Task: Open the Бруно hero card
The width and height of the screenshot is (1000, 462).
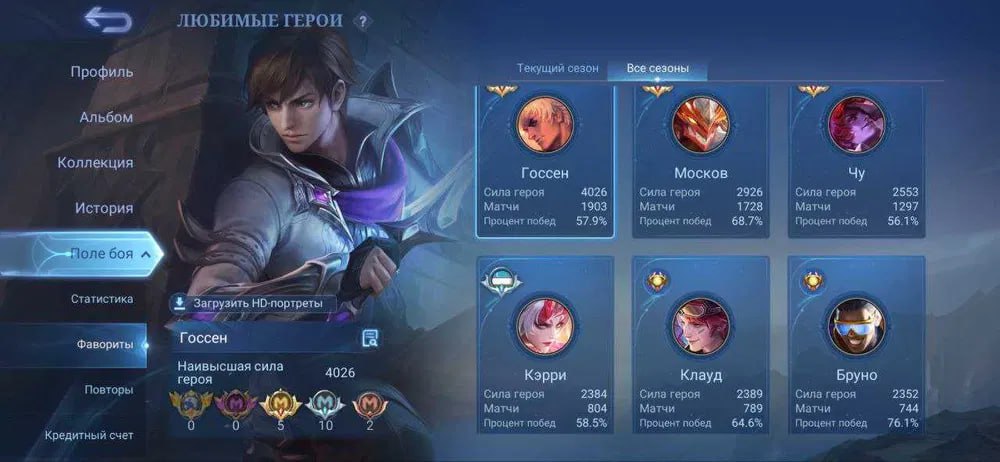Action: pyautogui.click(x=856, y=345)
